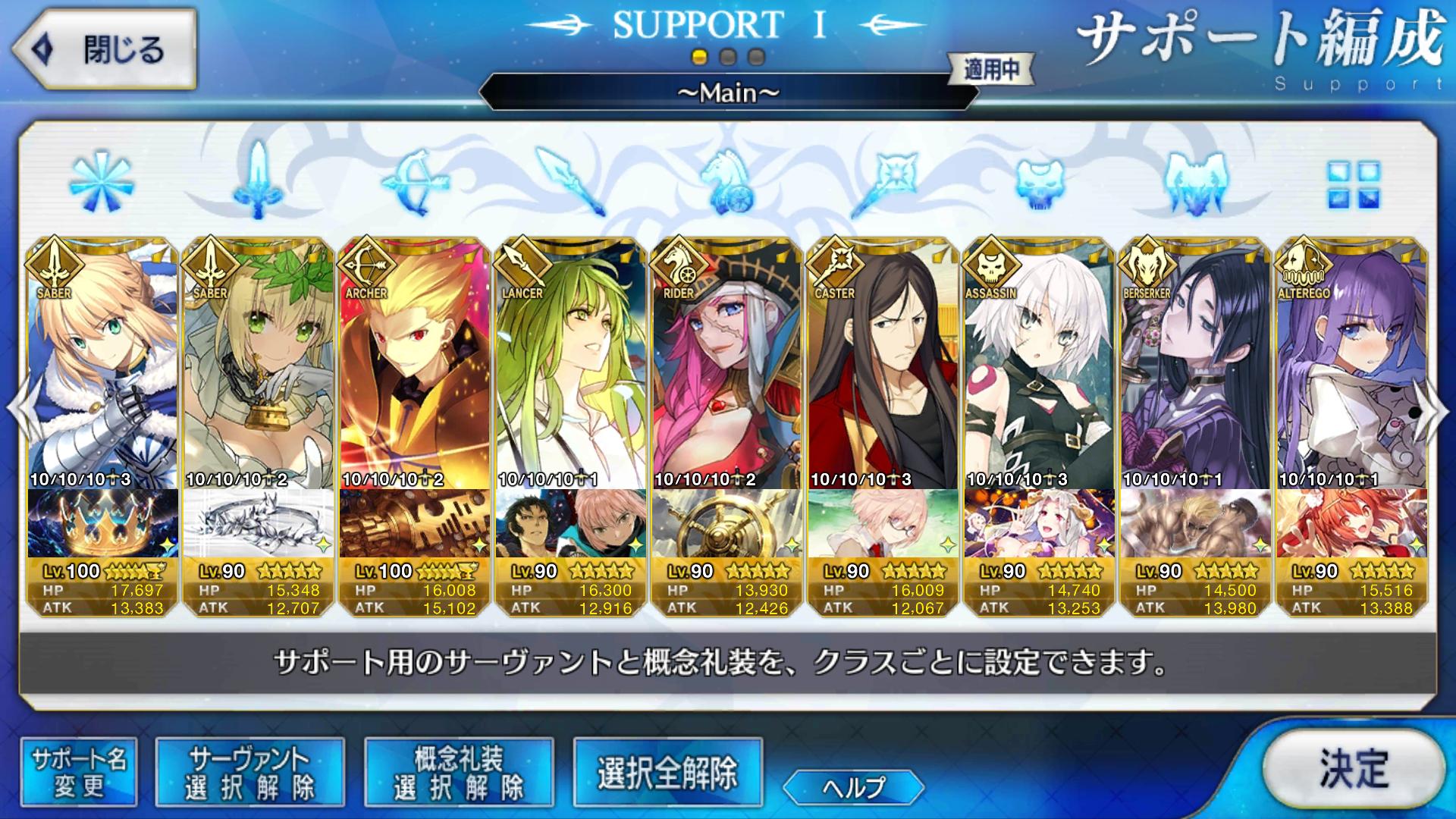Select the Saber class icon
1456x819 pixels.
pos(257,182)
